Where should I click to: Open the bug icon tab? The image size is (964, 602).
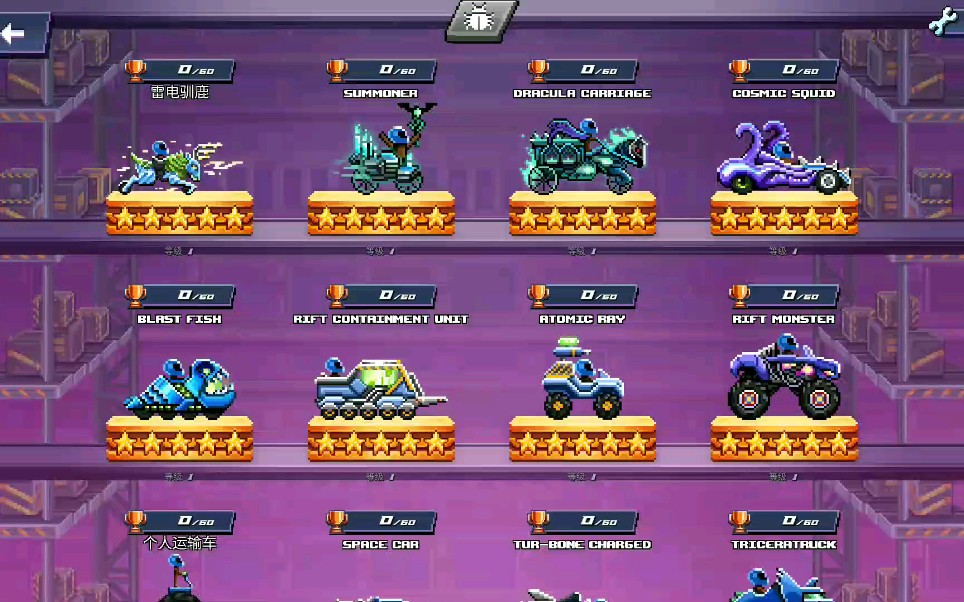coord(482,20)
